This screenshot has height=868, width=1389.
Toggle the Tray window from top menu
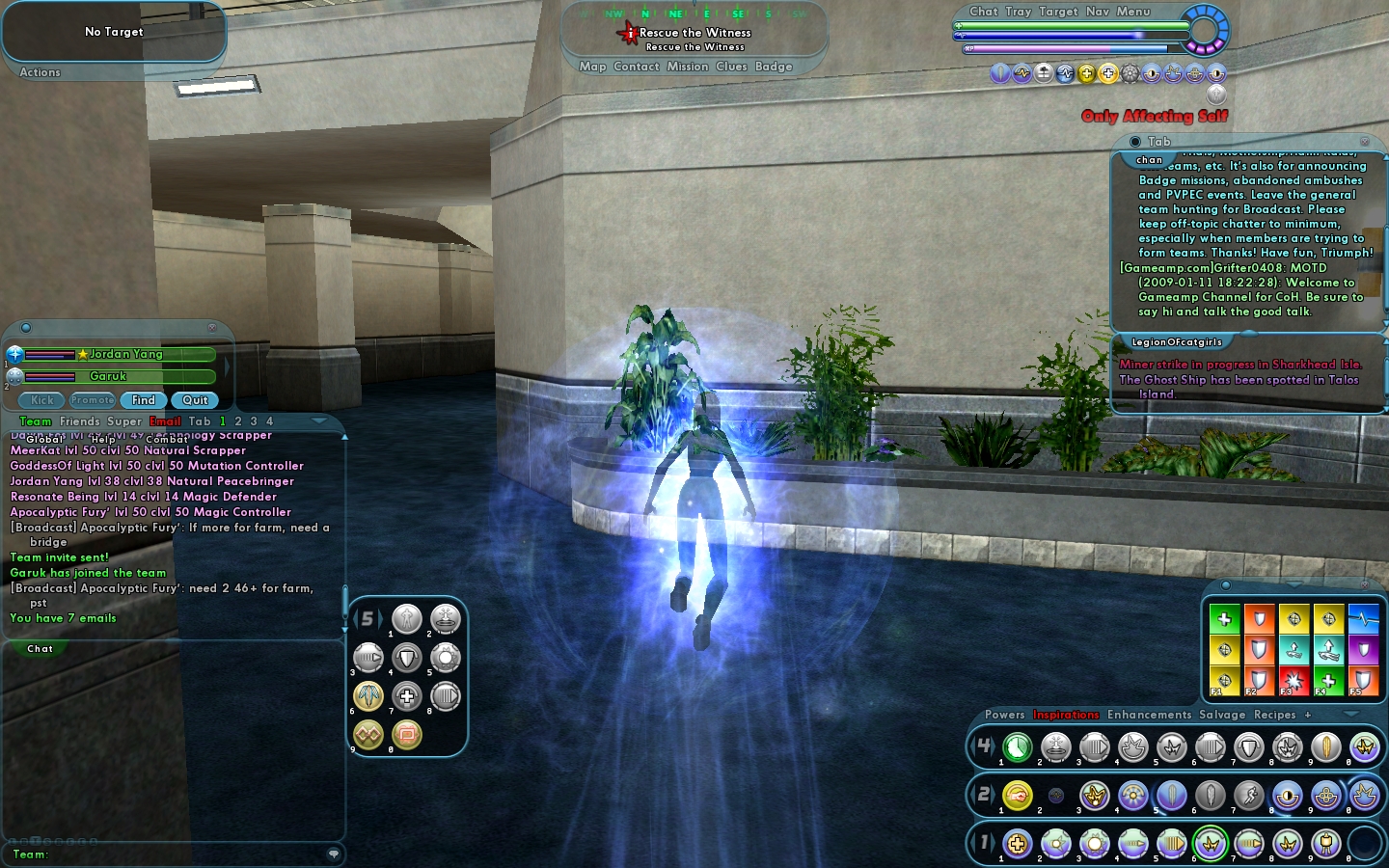(1019, 12)
